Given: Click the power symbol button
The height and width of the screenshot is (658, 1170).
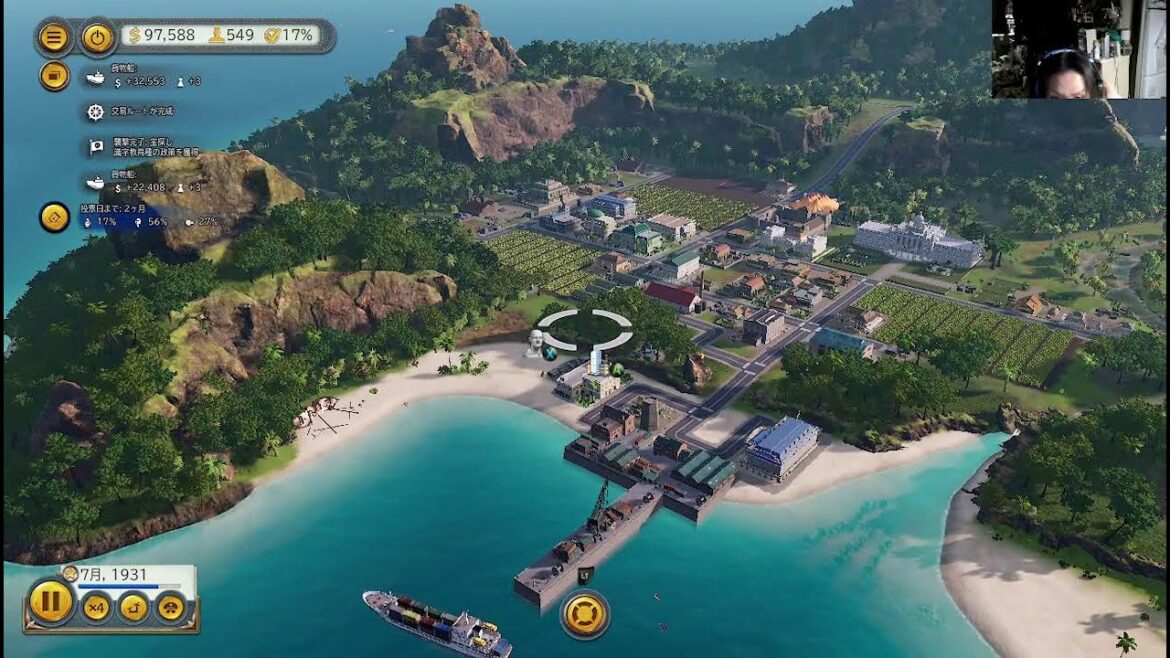Looking at the screenshot, I should tap(97, 38).
